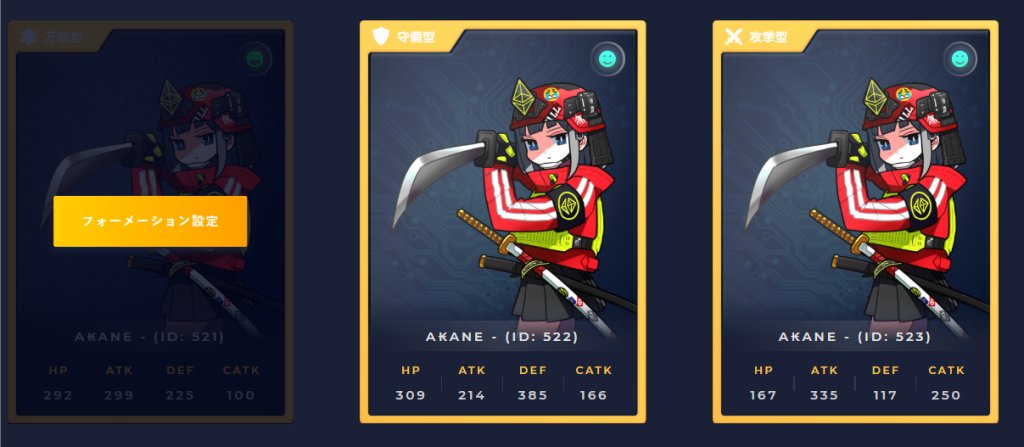Choose the Akane ID 523 attack card

(855, 220)
